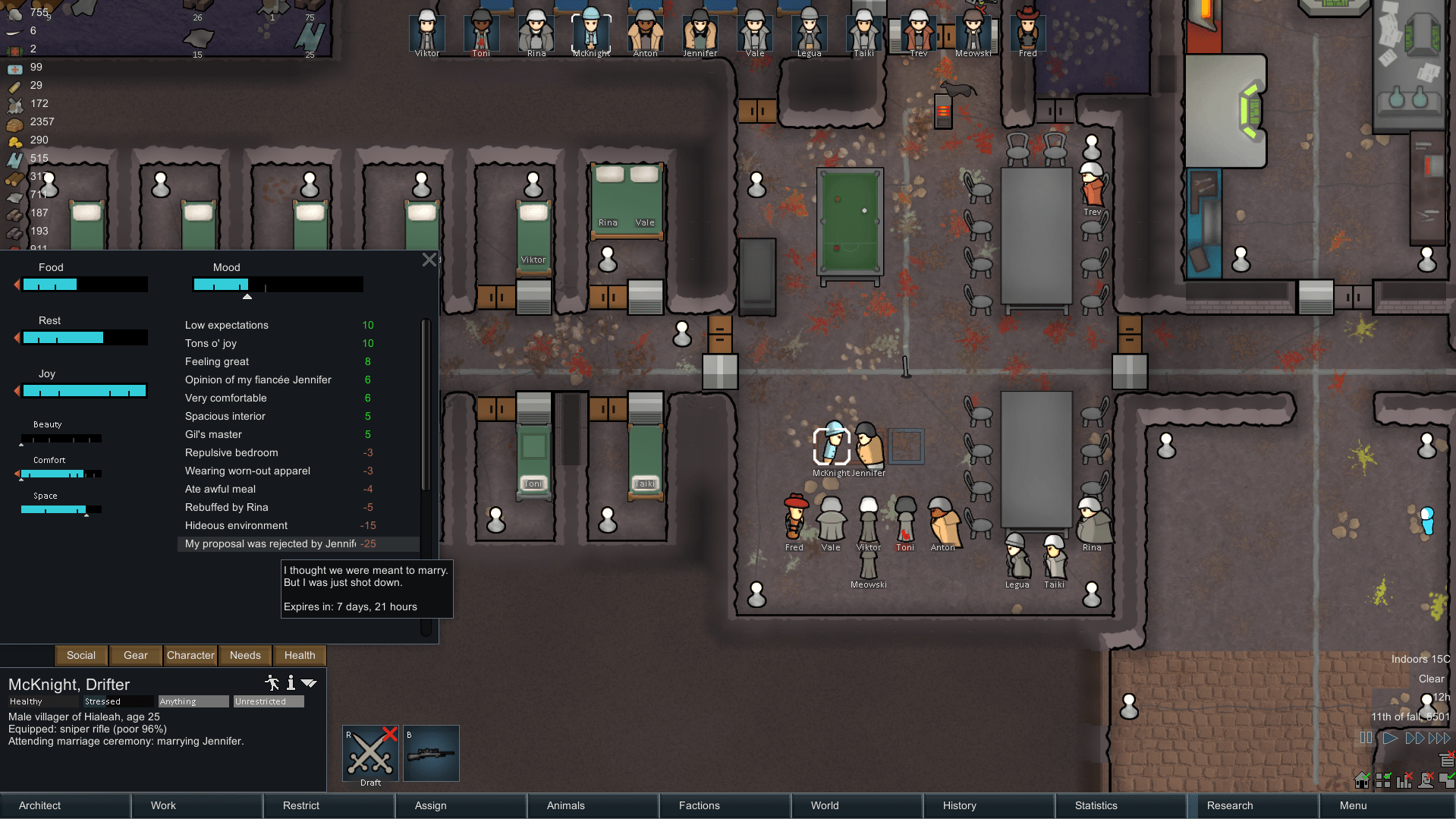The height and width of the screenshot is (819, 1456).
Task: Open McKnight's character info via the i icon
Action: tap(291, 683)
